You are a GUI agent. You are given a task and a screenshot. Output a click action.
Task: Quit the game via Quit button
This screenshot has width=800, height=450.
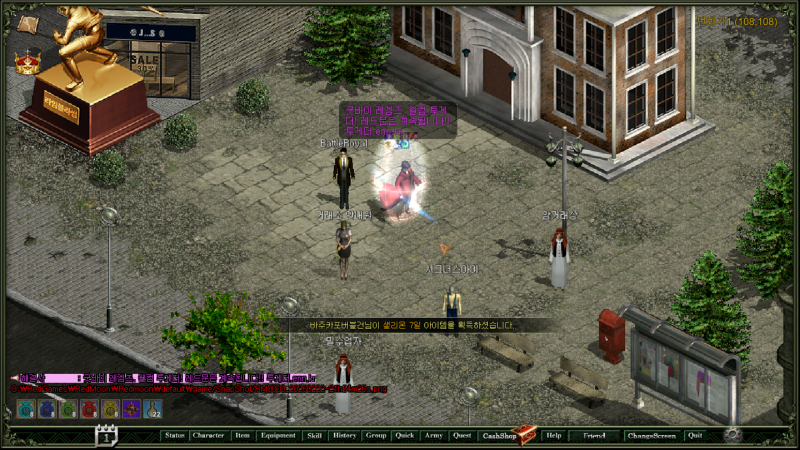(x=695, y=435)
